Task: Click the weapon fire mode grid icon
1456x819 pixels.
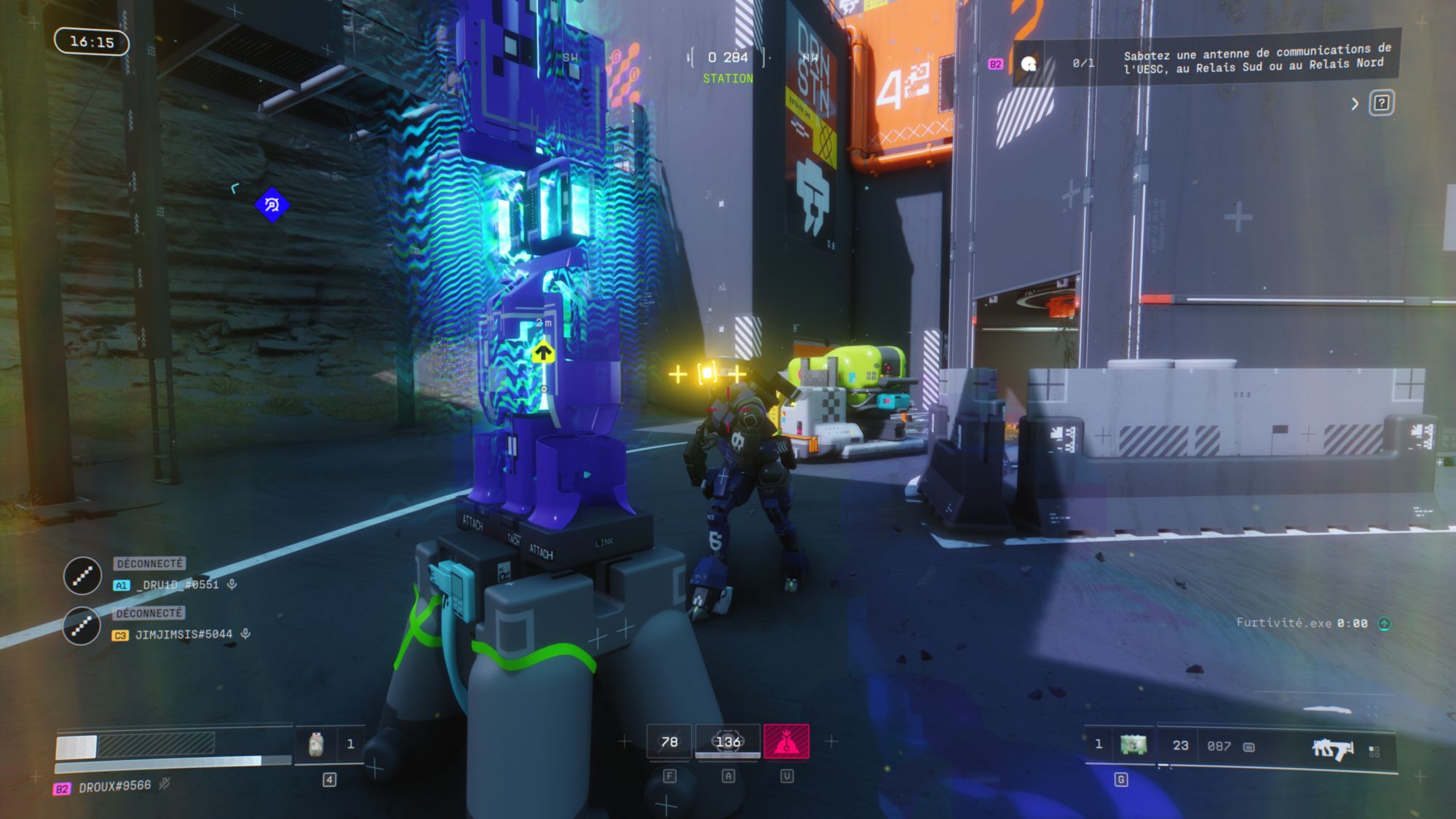Action: (x=1374, y=751)
